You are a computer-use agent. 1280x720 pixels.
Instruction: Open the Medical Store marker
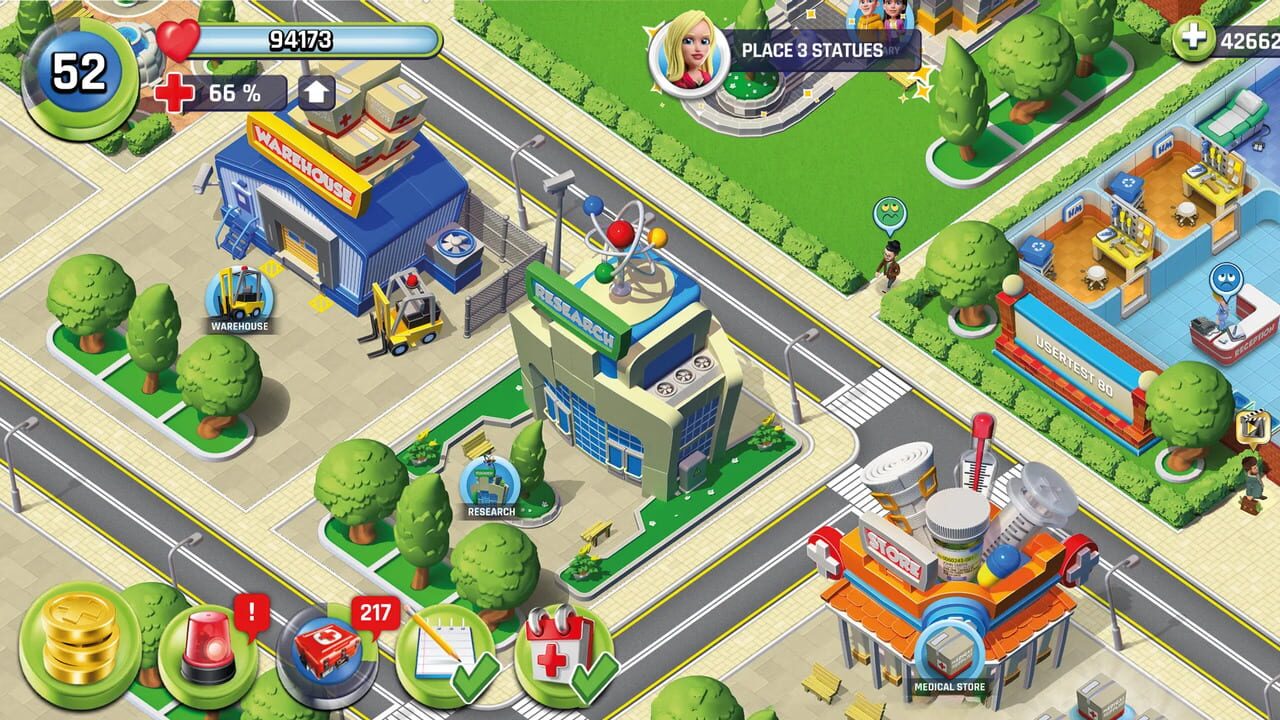click(948, 657)
